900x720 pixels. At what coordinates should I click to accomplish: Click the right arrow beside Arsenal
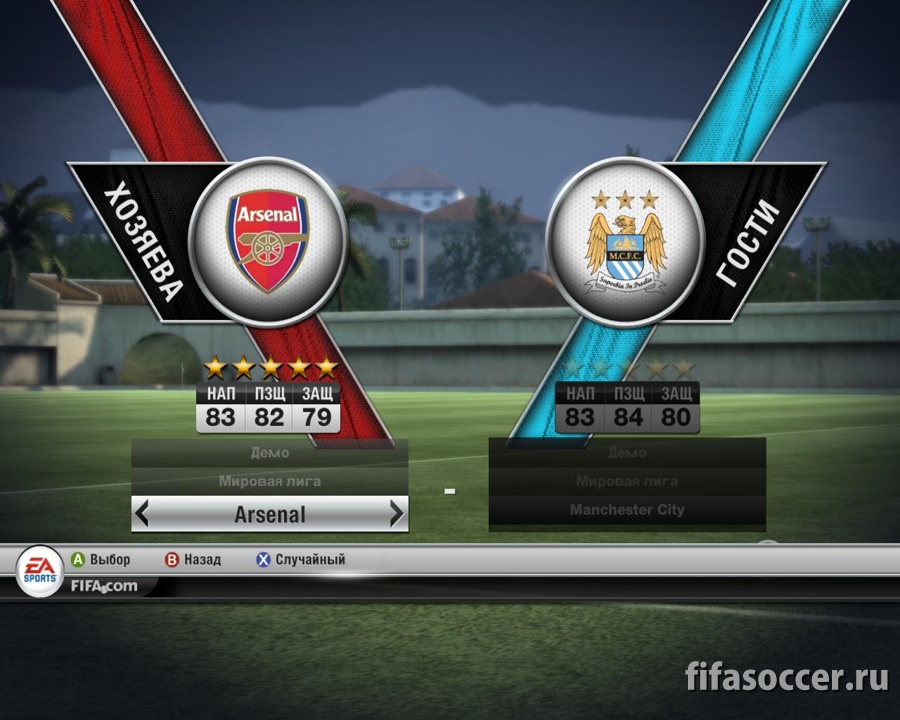pyautogui.click(x=397, y=515)
